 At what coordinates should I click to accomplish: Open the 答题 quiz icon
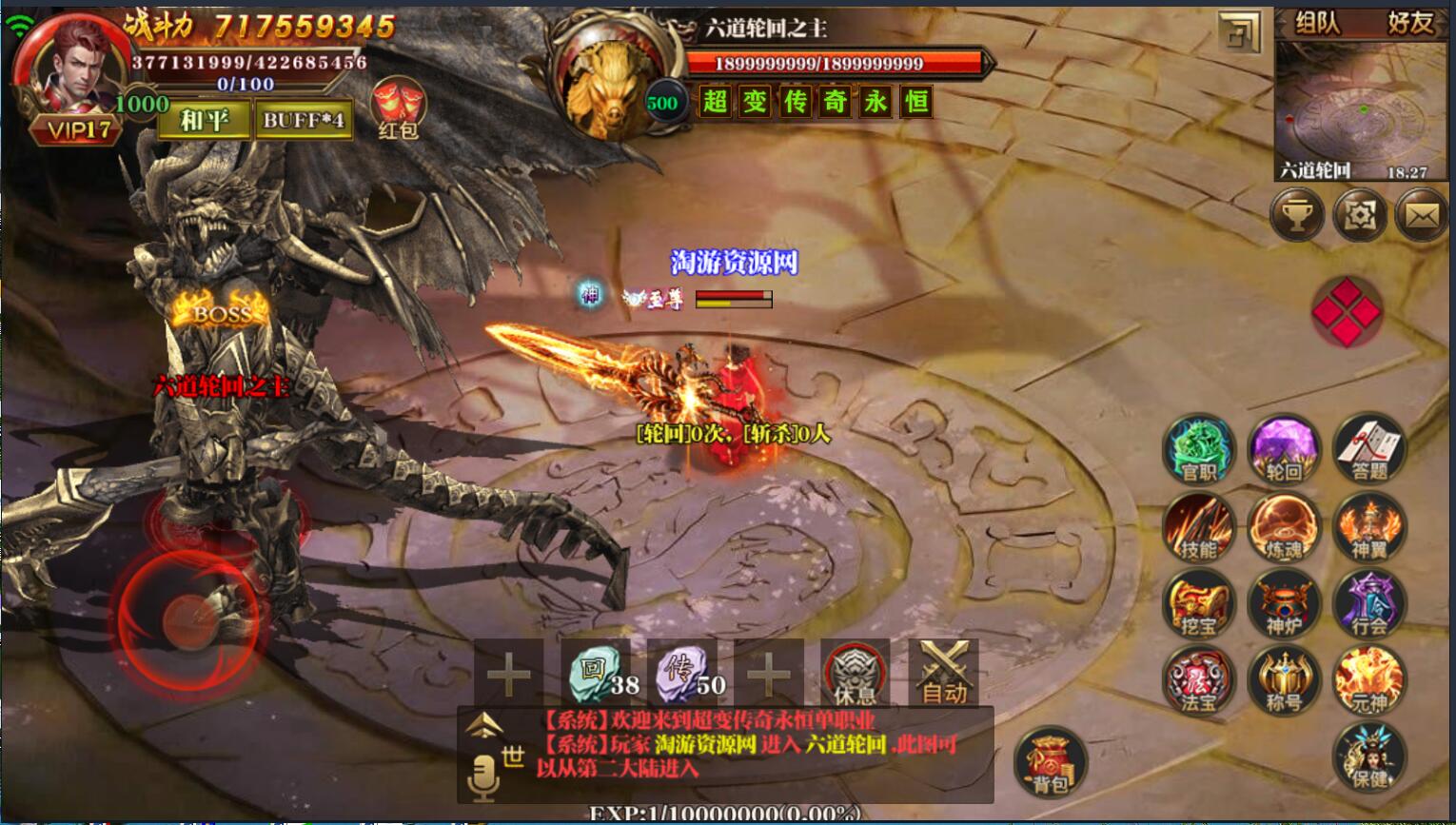point(1369,449)
